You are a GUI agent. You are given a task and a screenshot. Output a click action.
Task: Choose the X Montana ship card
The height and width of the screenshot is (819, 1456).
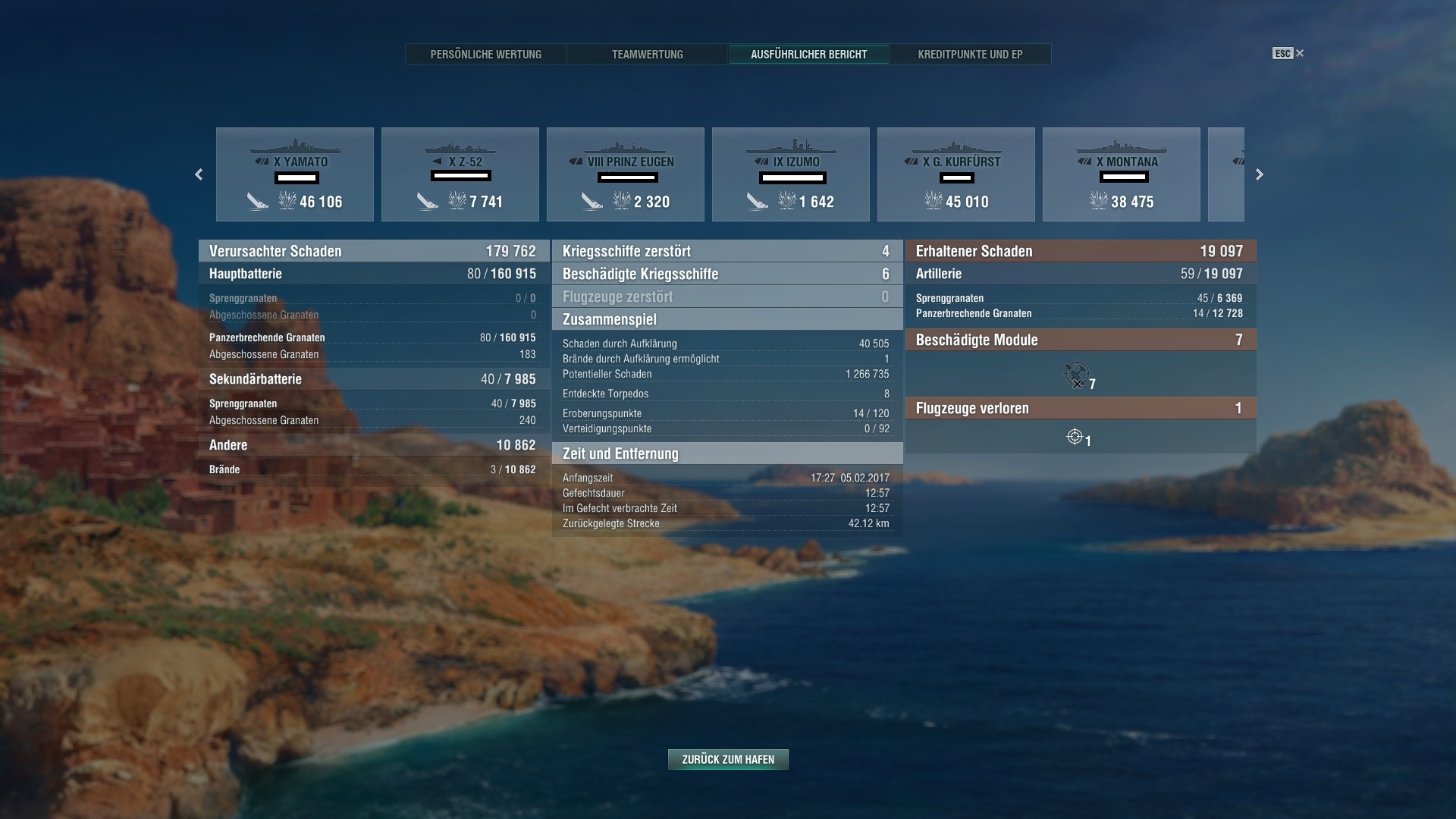click(1122, 174)
